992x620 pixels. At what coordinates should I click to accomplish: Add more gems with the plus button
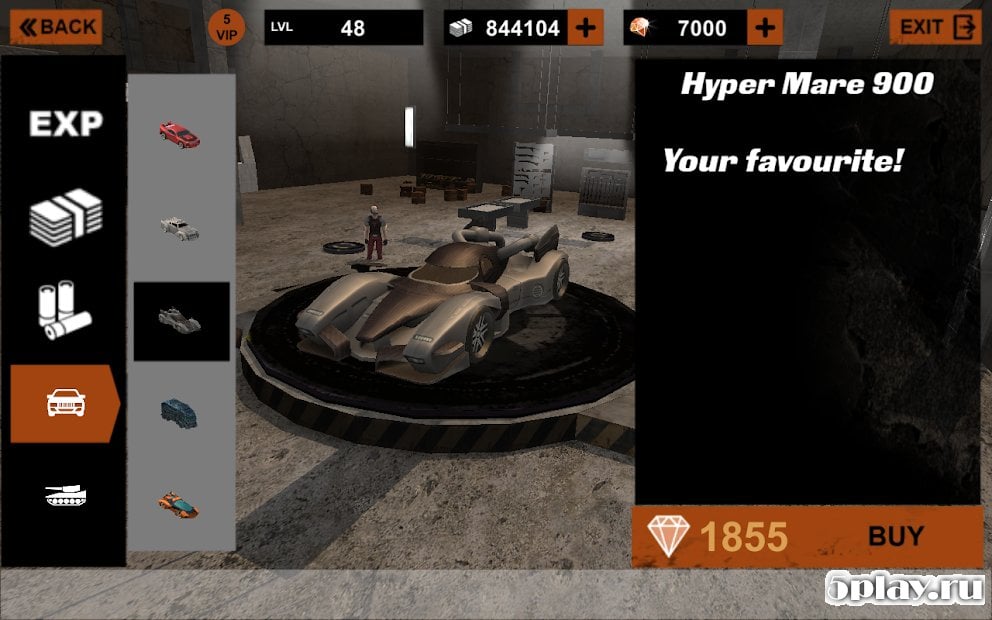tap(765, 28)
